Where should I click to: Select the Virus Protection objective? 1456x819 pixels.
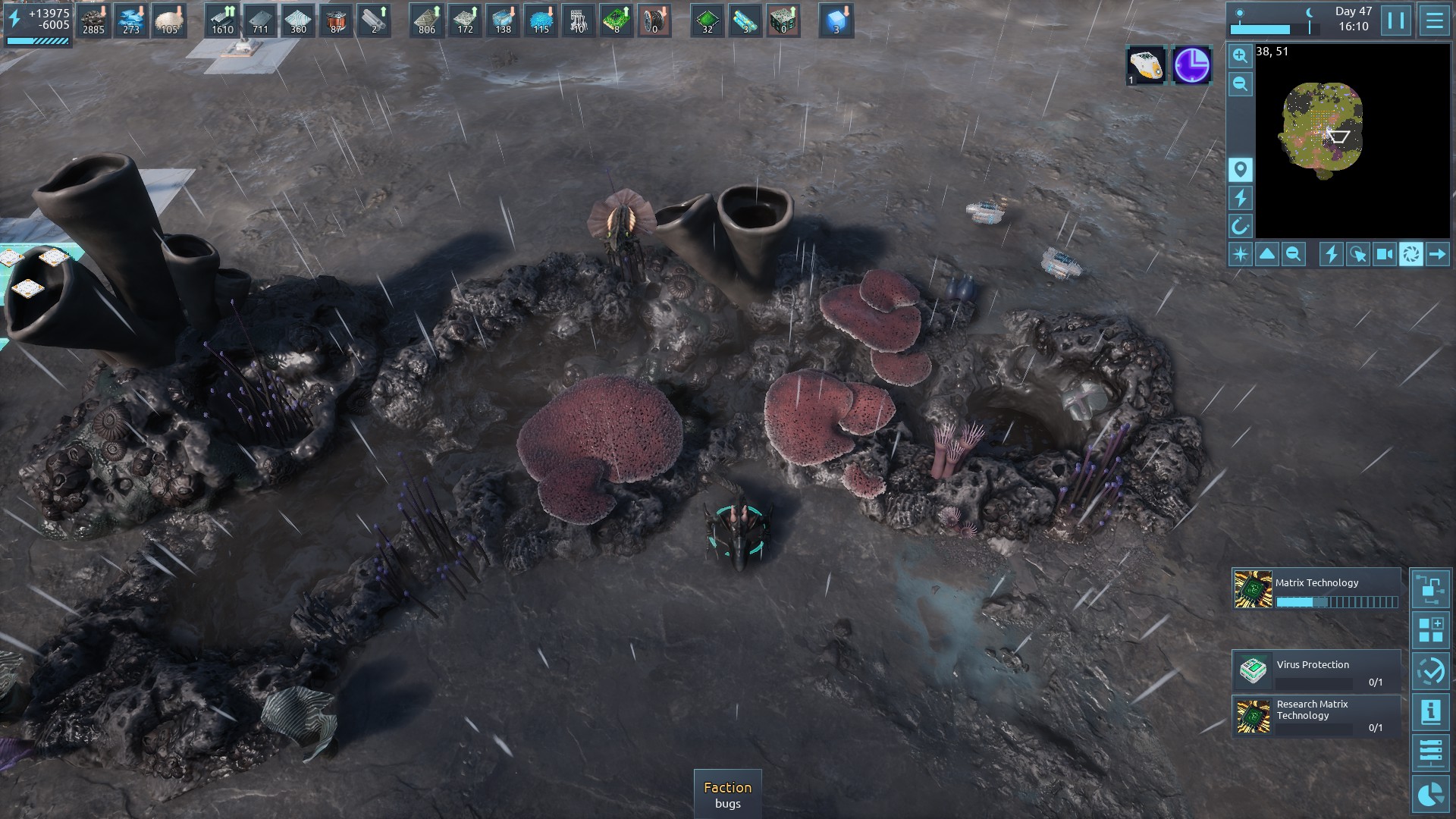coord(1316,670)
